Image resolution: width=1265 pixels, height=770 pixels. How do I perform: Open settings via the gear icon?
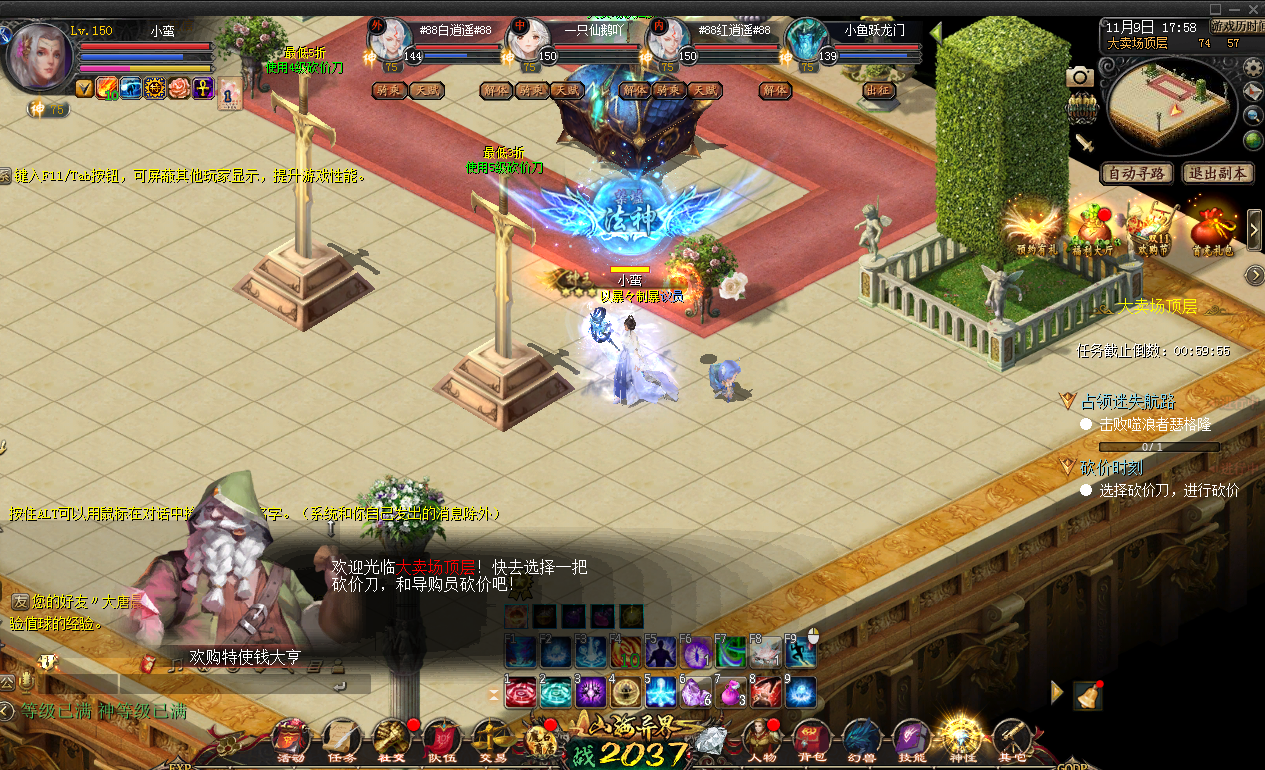(1253, 67)
